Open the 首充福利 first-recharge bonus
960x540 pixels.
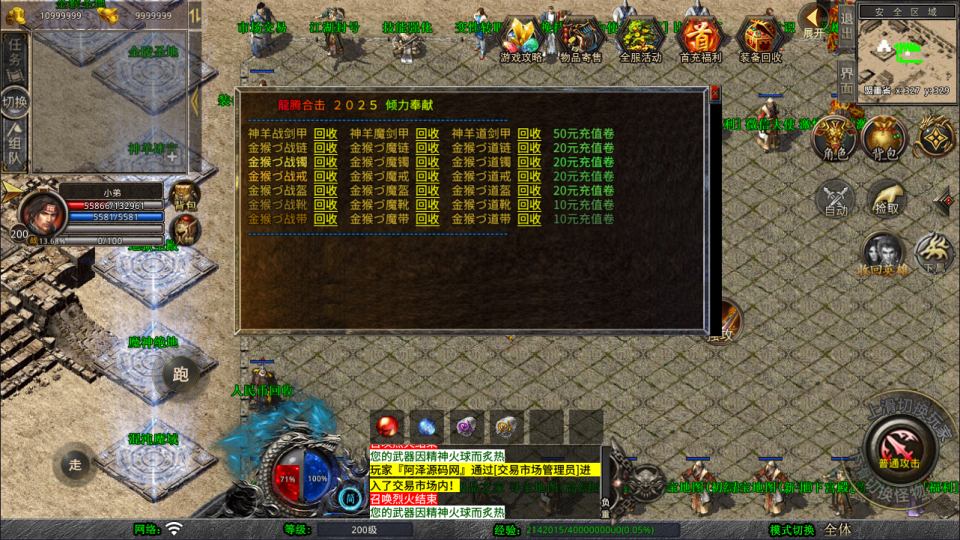[698, 40]
